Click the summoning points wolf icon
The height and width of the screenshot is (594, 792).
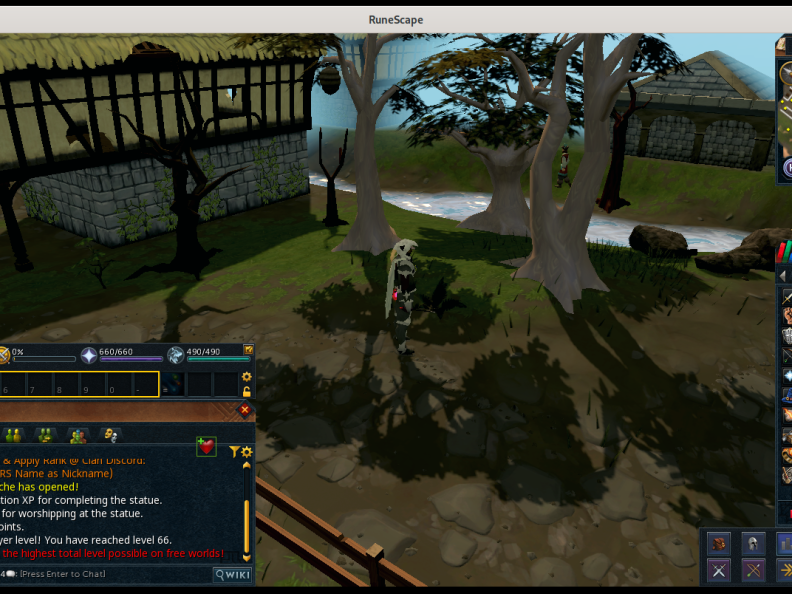[x=176, y=354]
